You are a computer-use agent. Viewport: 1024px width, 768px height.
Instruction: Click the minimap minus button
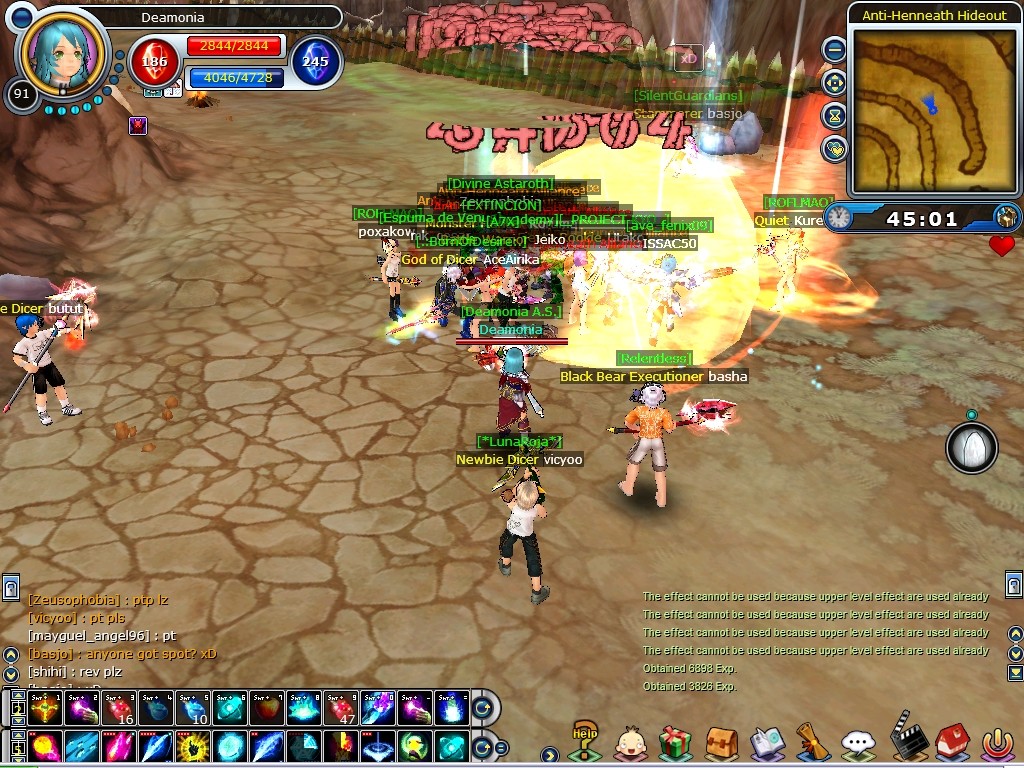pos(834,49)
